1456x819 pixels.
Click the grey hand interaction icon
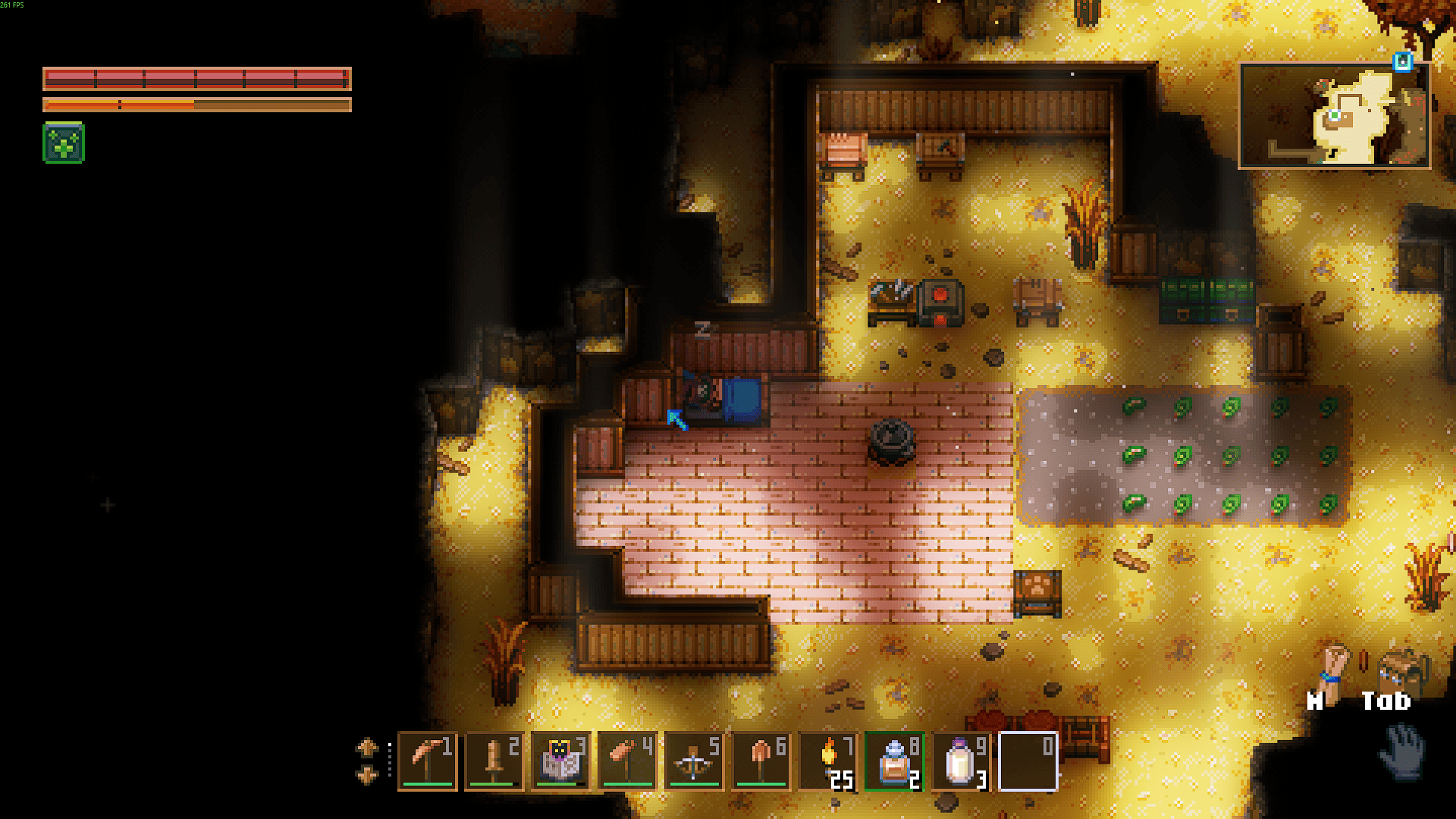click(1401, 751)
